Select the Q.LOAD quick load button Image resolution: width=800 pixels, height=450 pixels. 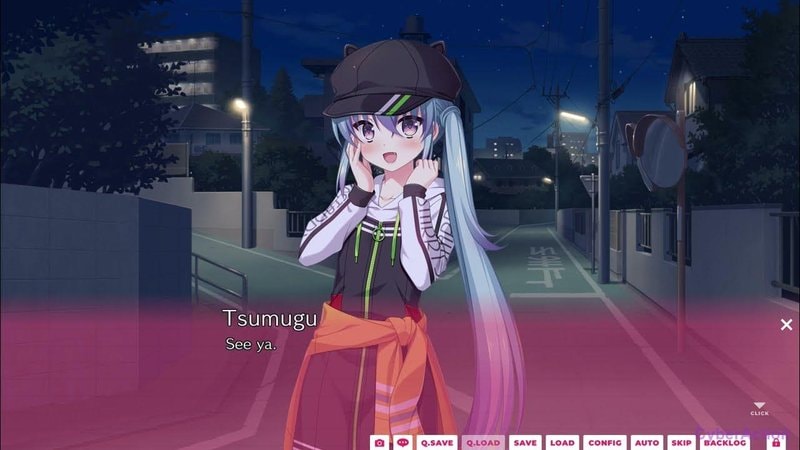tap(483, 442)
